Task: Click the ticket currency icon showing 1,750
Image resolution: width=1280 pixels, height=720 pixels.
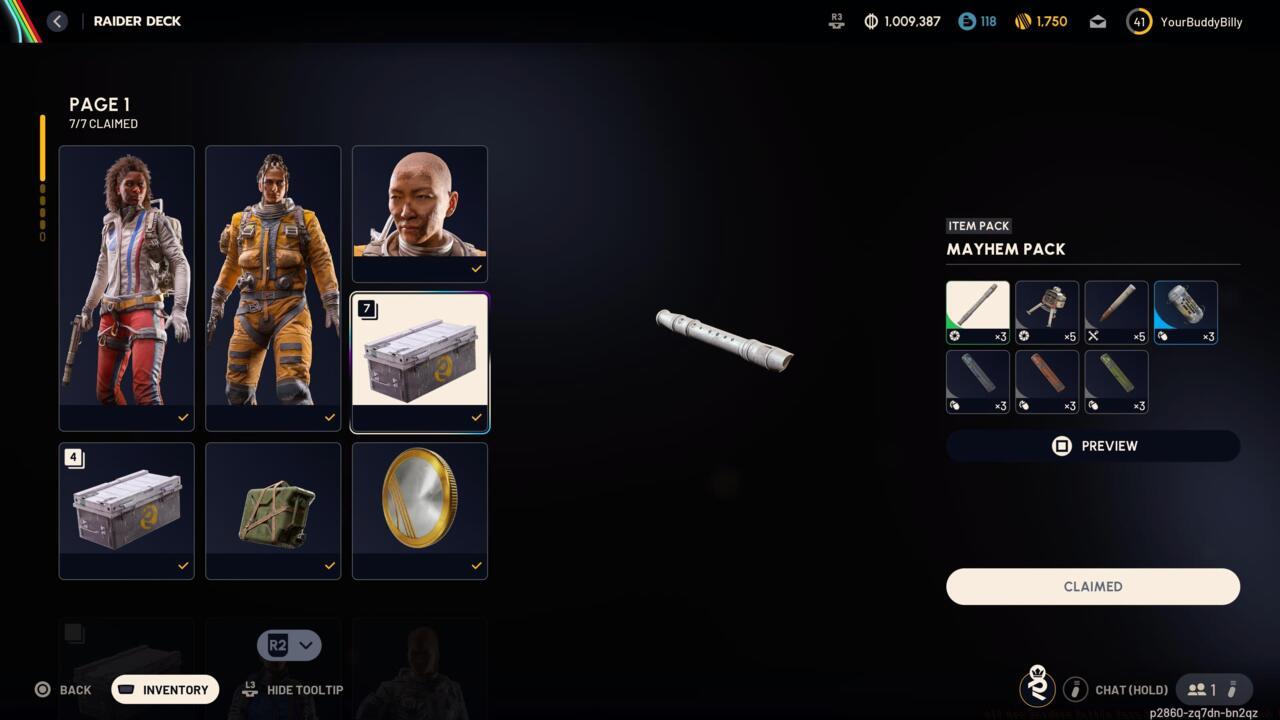Action: click(1023, 21)
